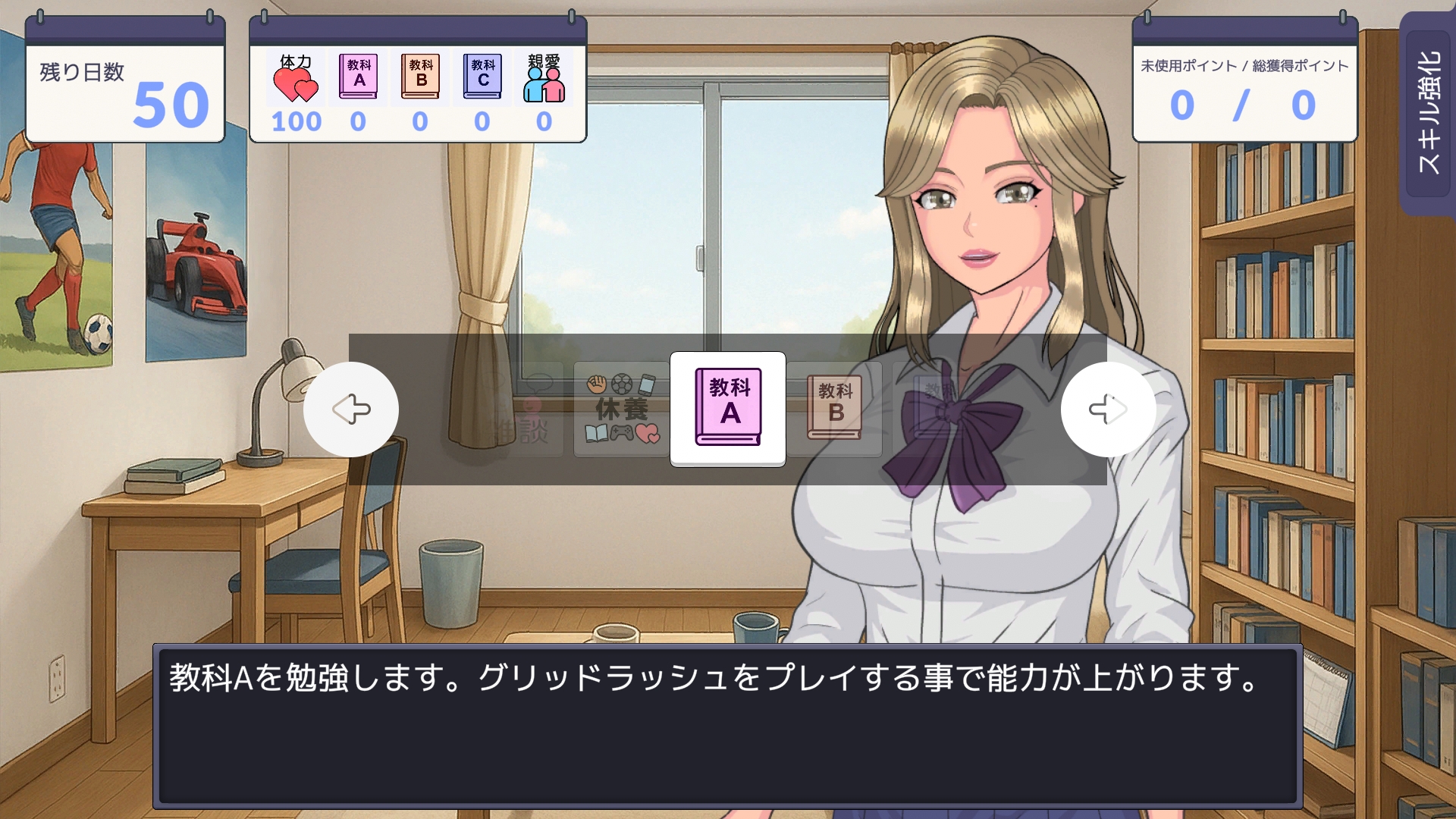Choose the 教科B study card
Image resolution: width=1456 pixels, height=819 pixels.
pos(835,409)
